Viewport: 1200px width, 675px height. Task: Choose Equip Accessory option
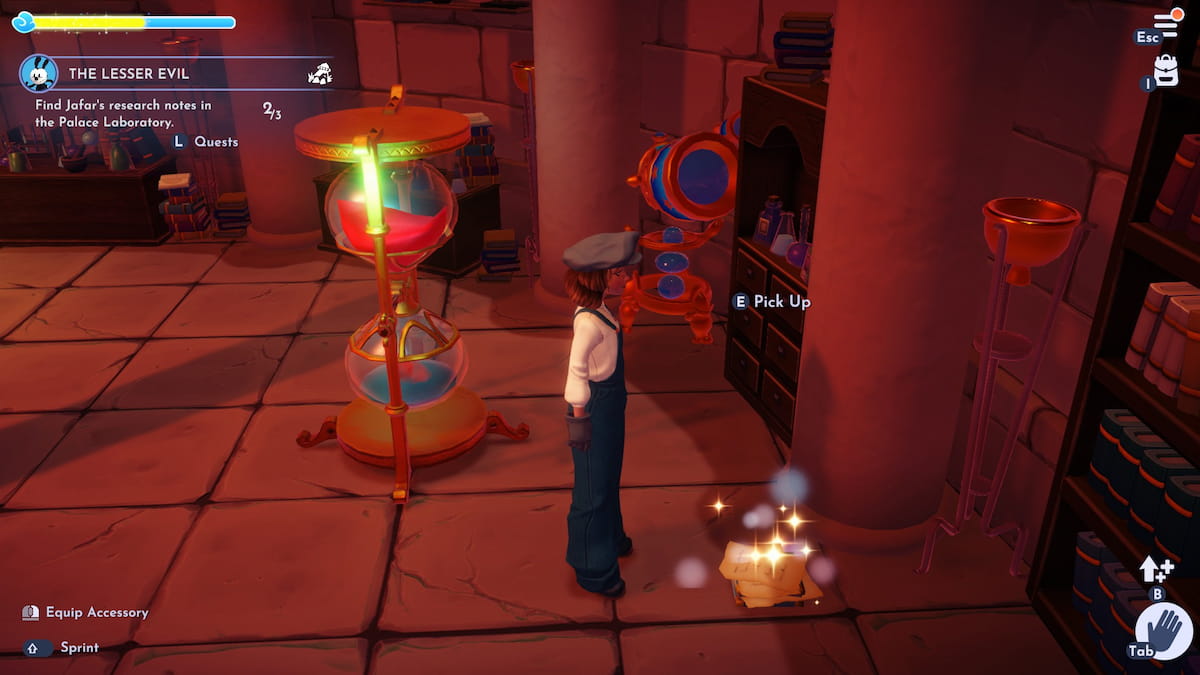tap(96, 612)
